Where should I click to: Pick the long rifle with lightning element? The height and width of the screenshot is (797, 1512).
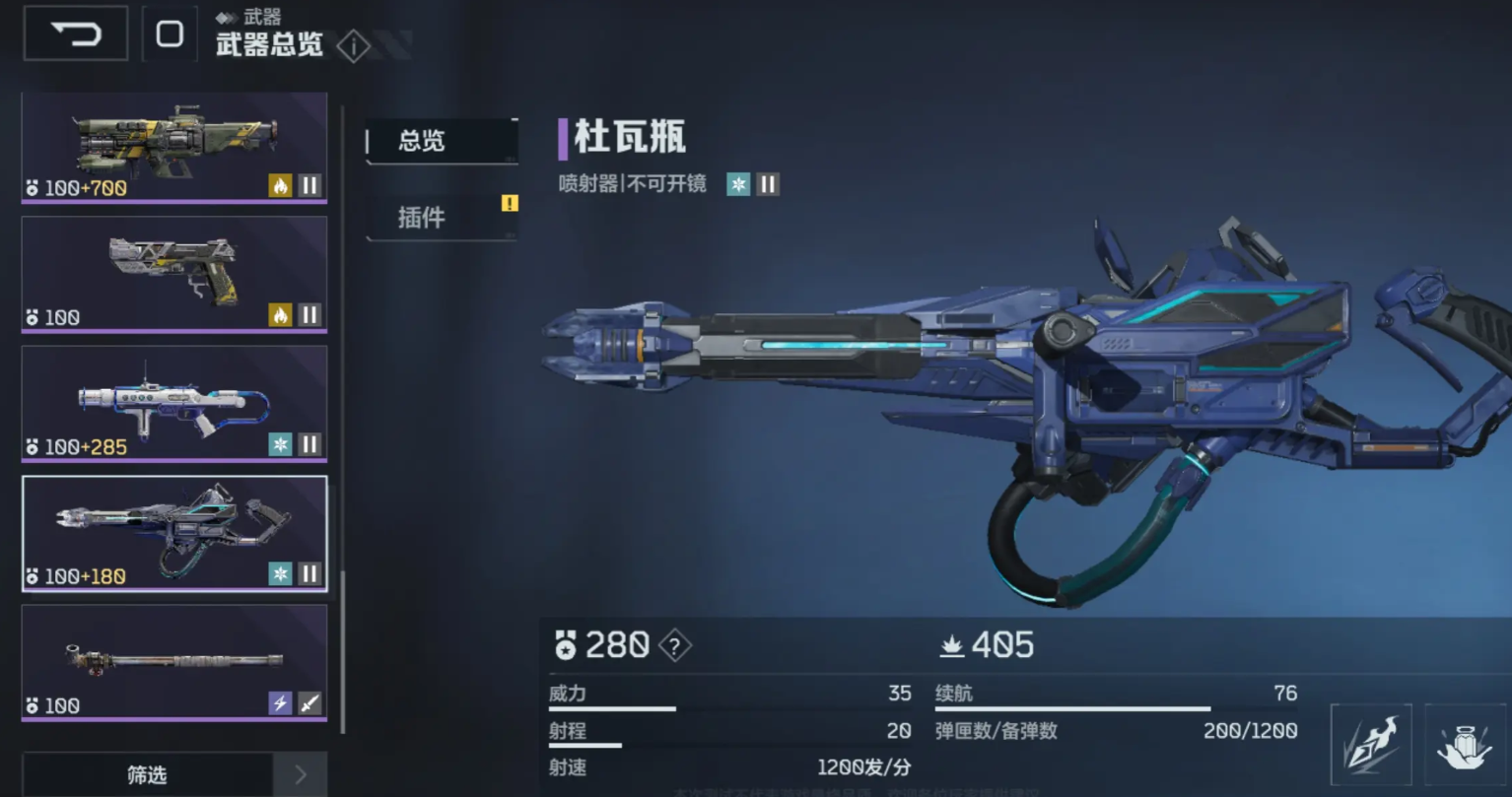coord(174,662)
